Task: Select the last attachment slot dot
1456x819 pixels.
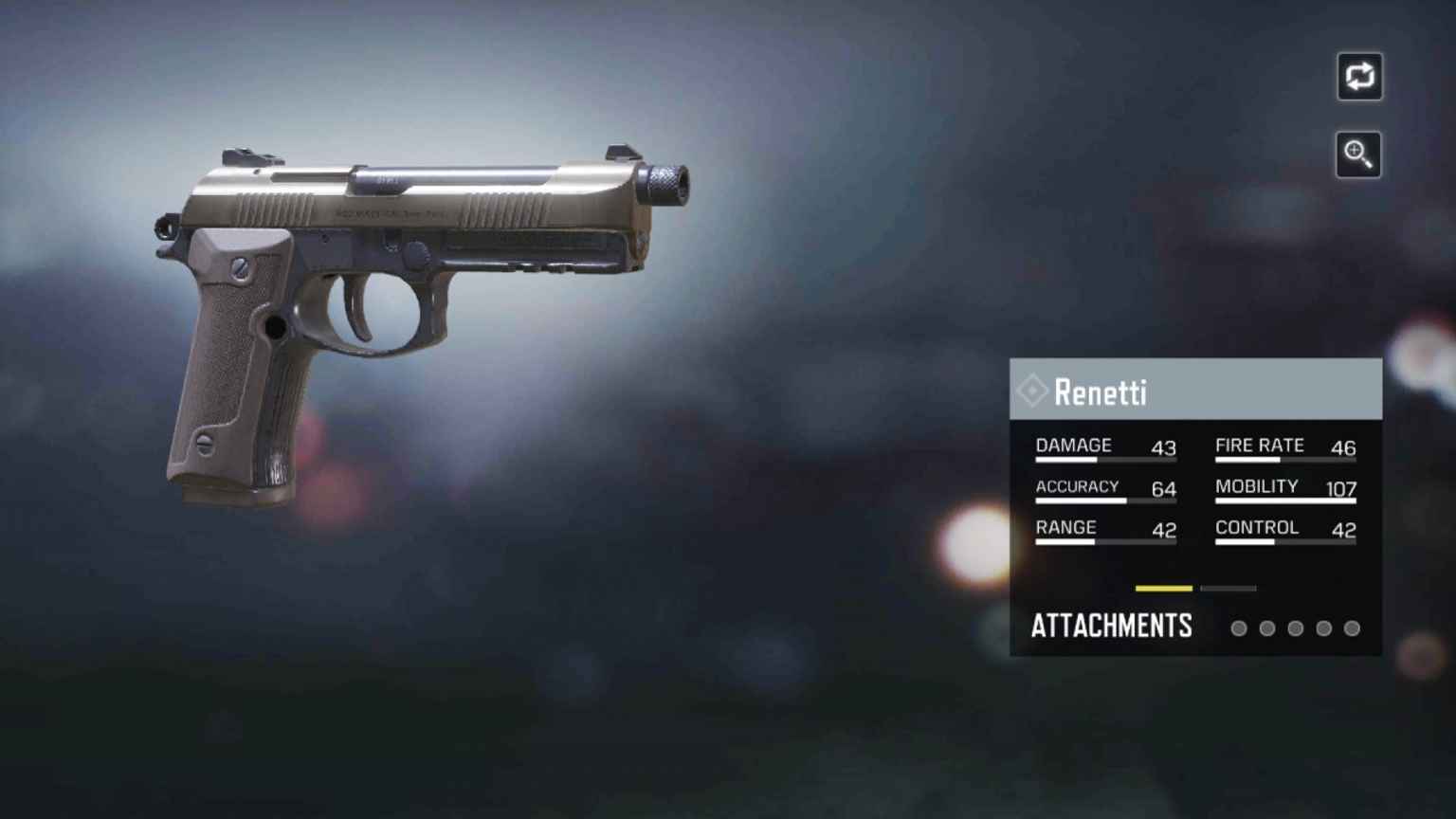Action: click(1351, 628)
